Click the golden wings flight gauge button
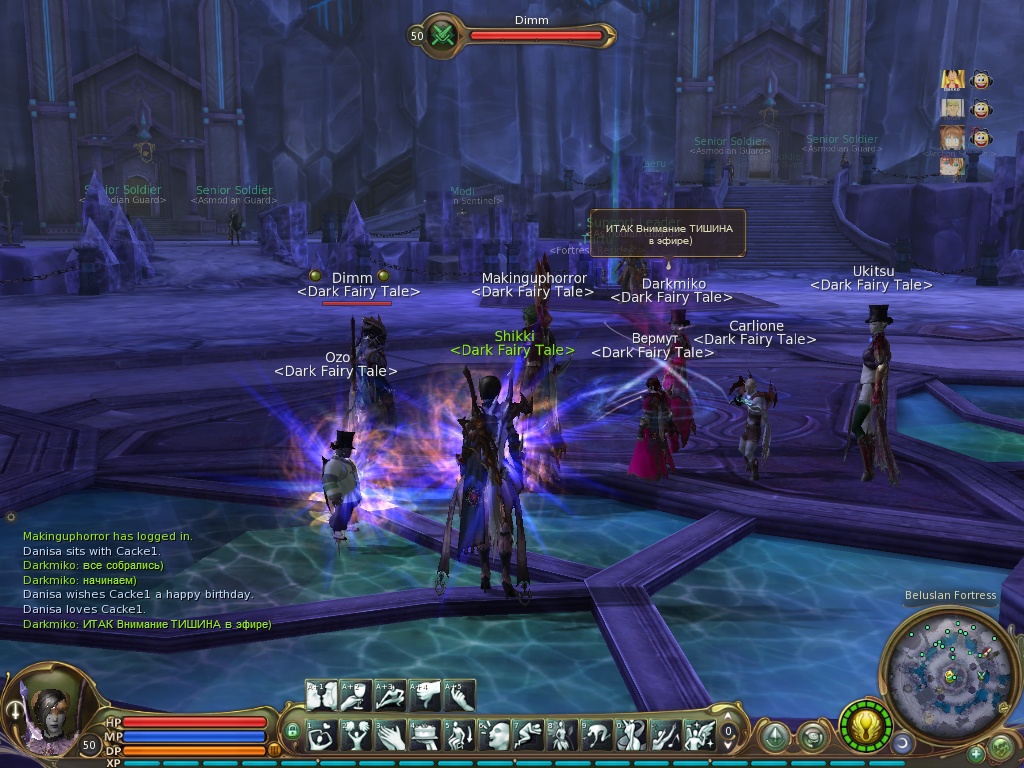 (x=864, y=727)
